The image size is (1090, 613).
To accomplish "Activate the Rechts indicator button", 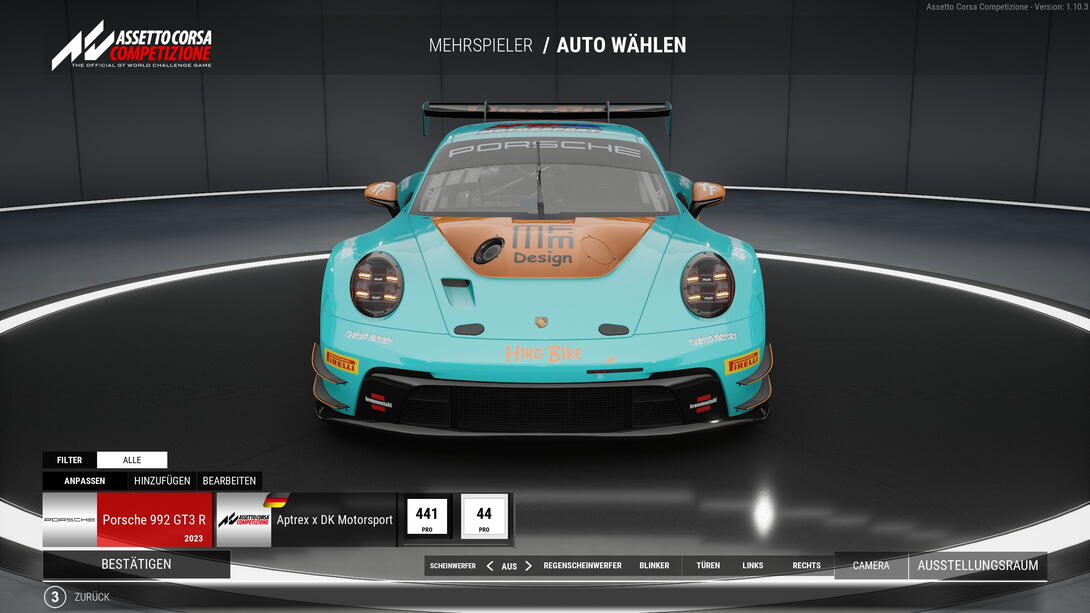I will tap(806, 566).
